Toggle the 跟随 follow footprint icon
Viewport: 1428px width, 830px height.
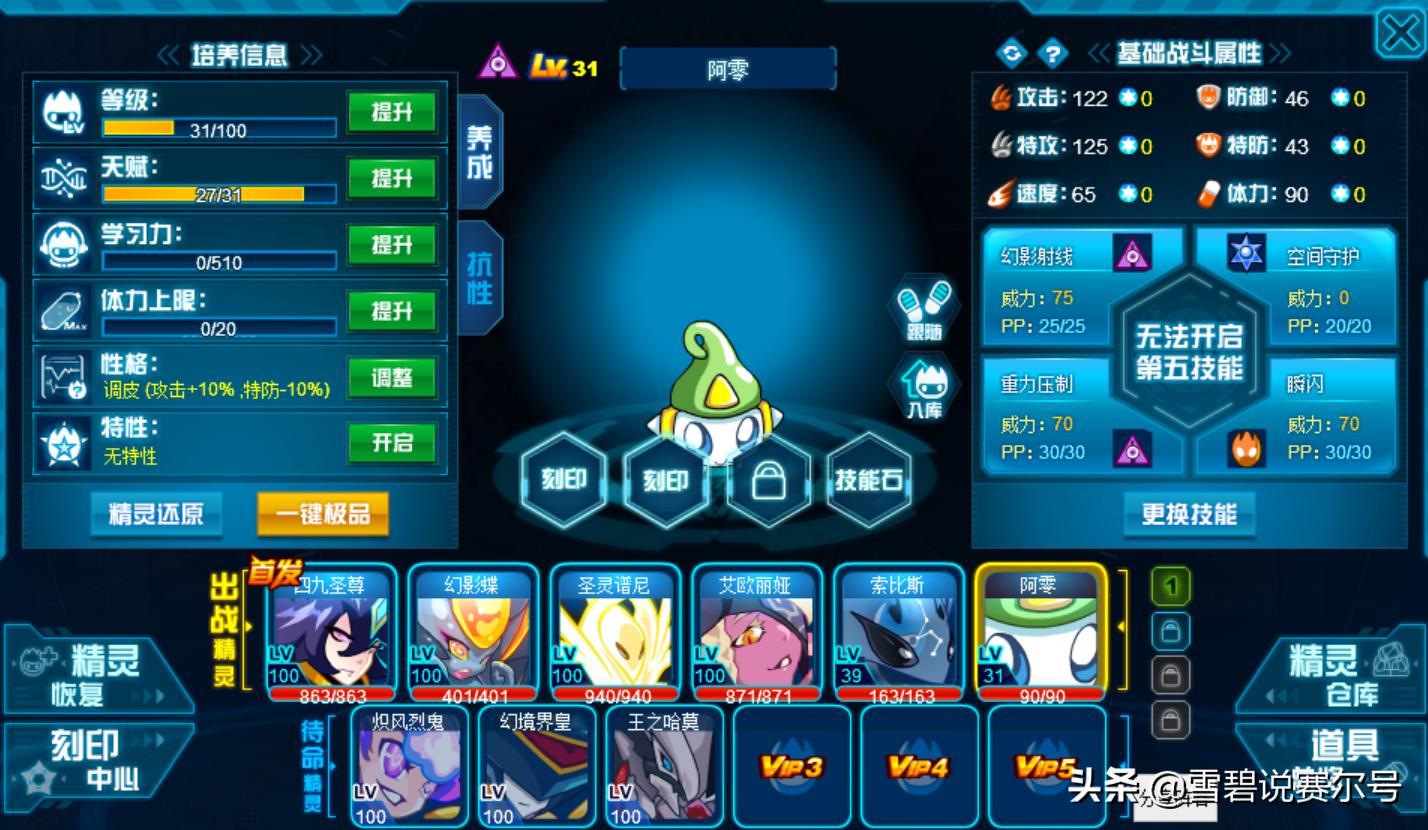(924, 308)
